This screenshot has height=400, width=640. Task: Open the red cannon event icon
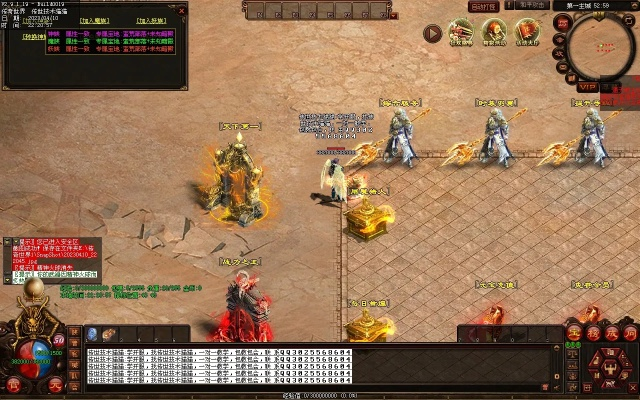pos(461,31)
